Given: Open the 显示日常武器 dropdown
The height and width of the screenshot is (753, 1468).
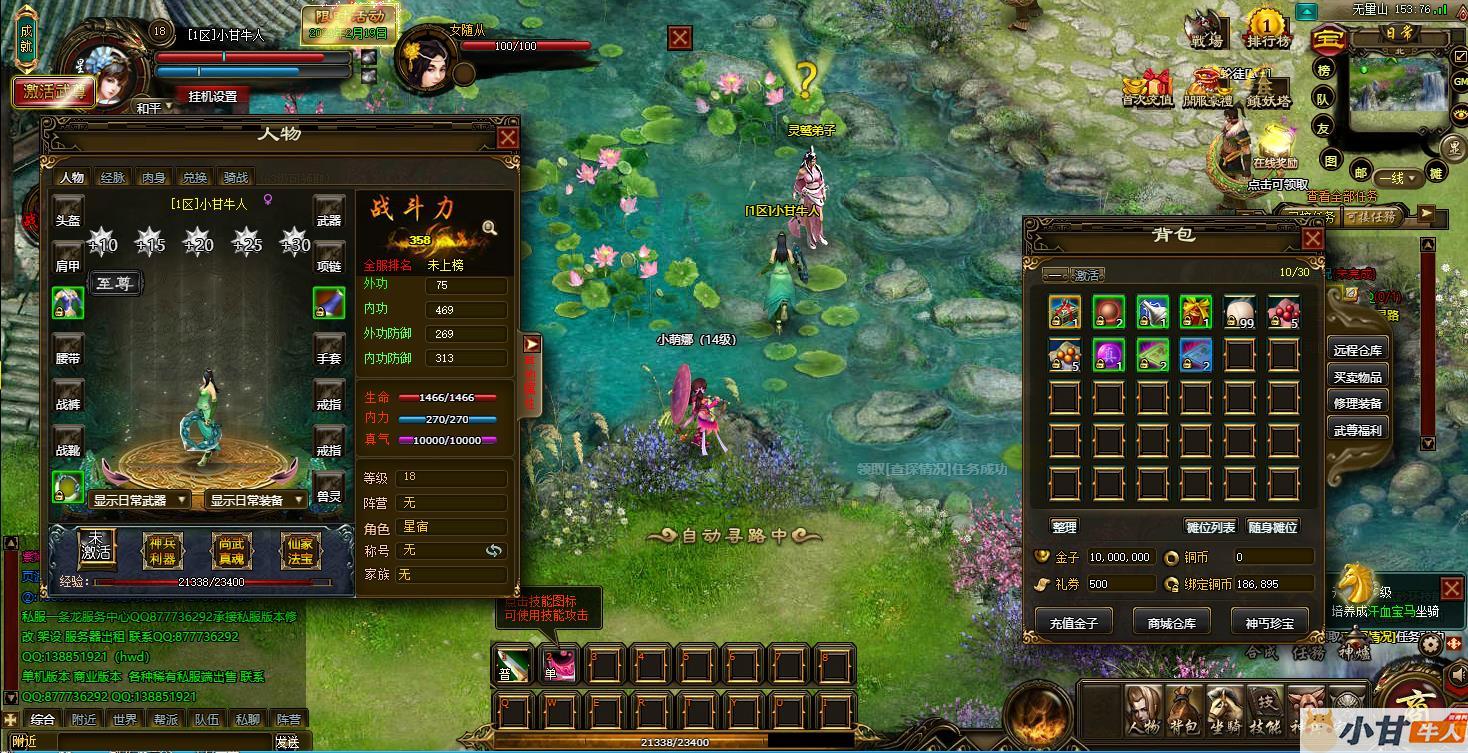Looking at the screenshot, I should (139, 500).
